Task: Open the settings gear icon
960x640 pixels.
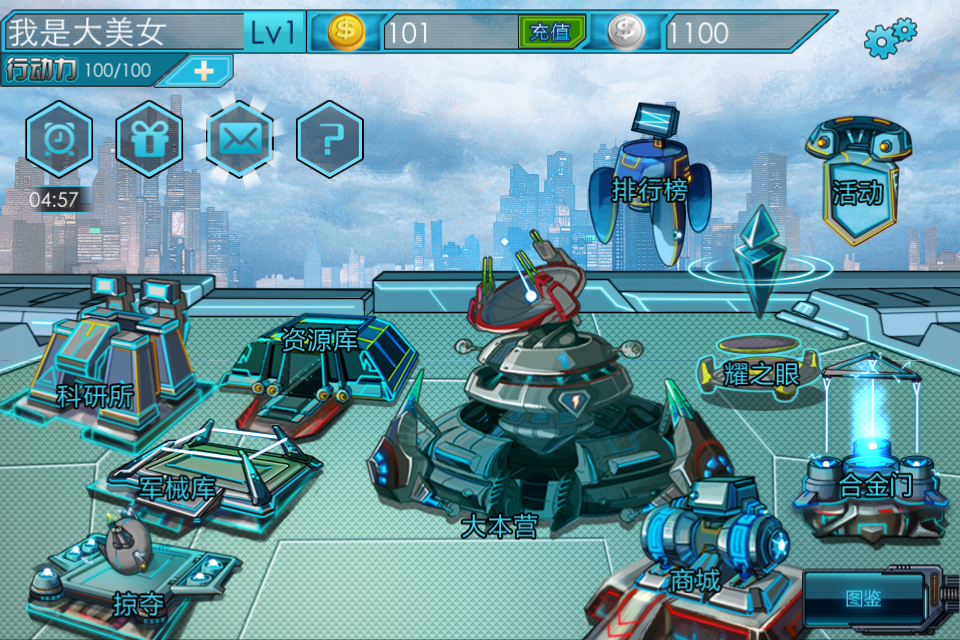Action: (889, 37)
